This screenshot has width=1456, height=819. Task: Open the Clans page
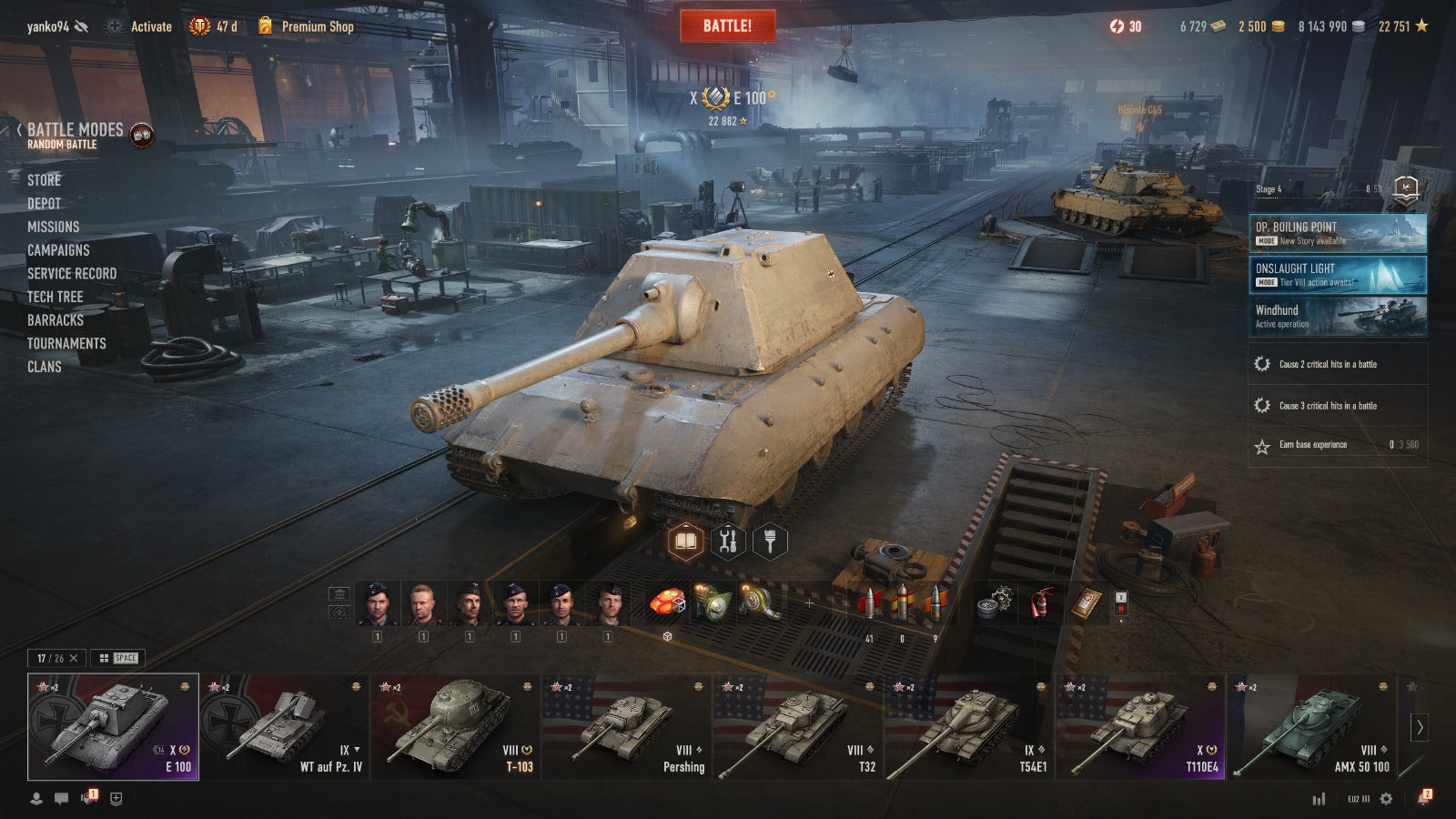pos(44,367)
